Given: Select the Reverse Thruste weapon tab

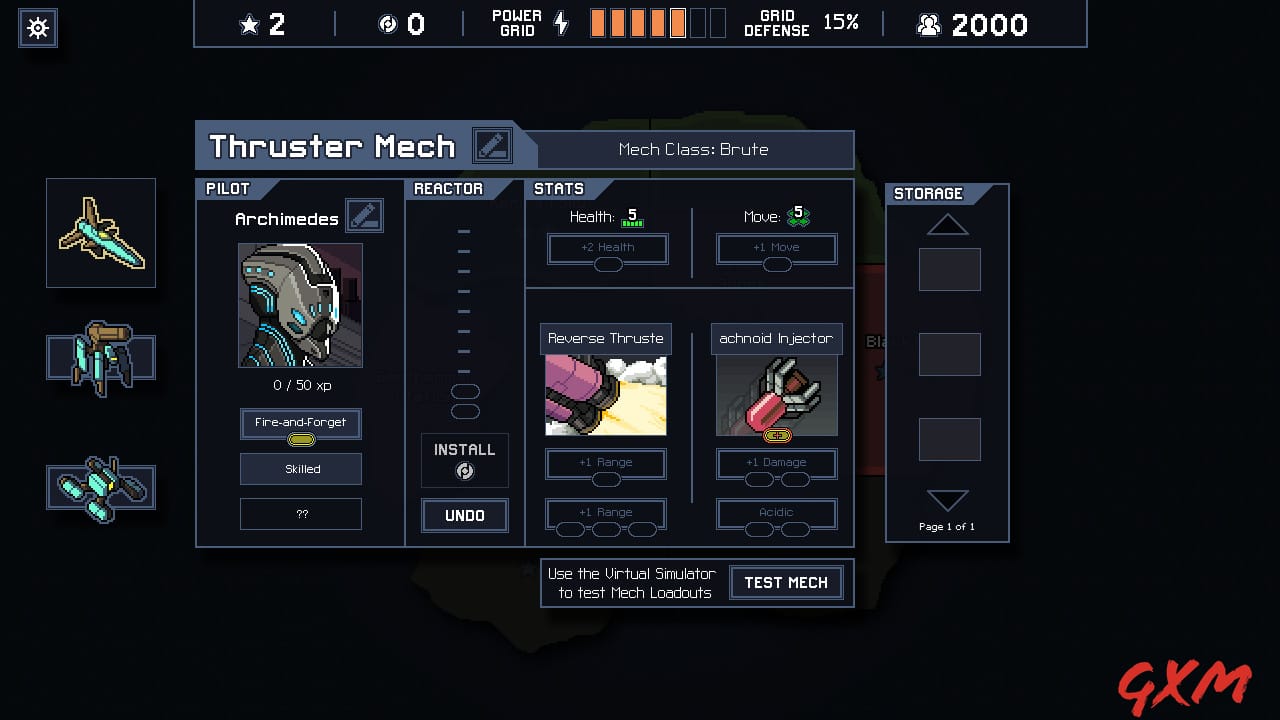Looking at the screenshot, I should pyautogui.click(x=605, y=338).
